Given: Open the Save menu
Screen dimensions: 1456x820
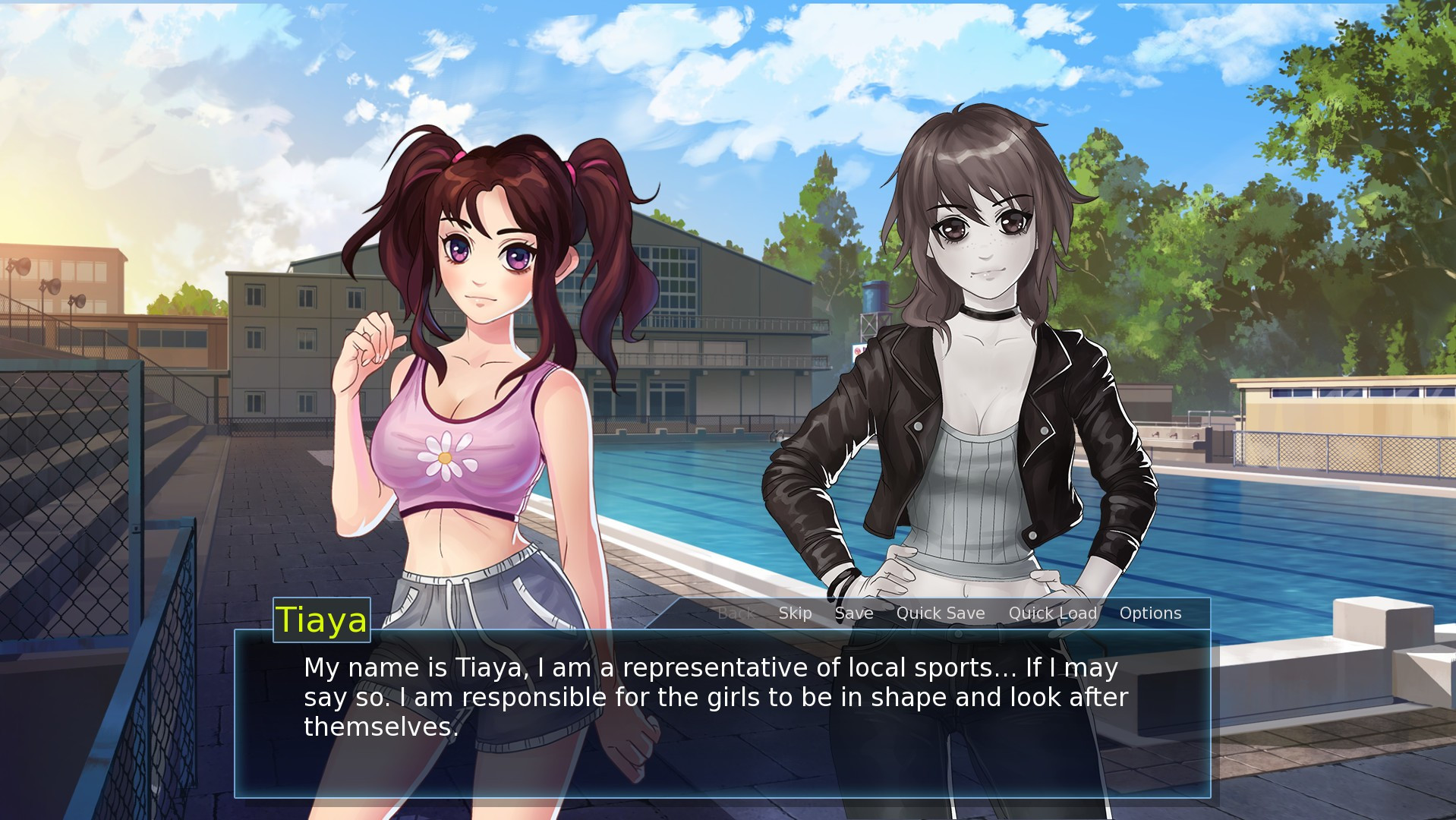Looking at the screenshot, I should tap(853, 613).
